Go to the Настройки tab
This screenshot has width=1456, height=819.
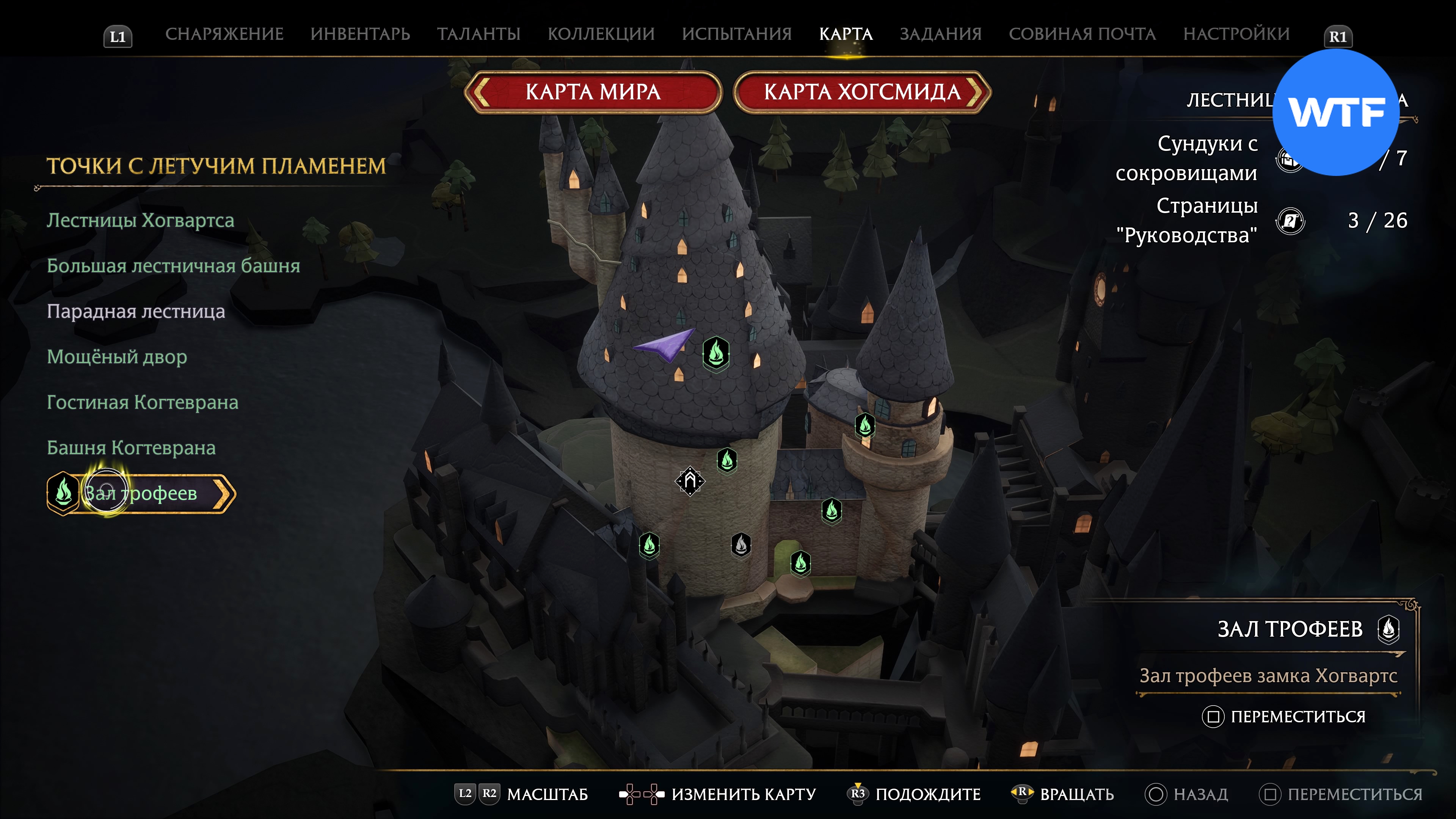click(1236, 34)
